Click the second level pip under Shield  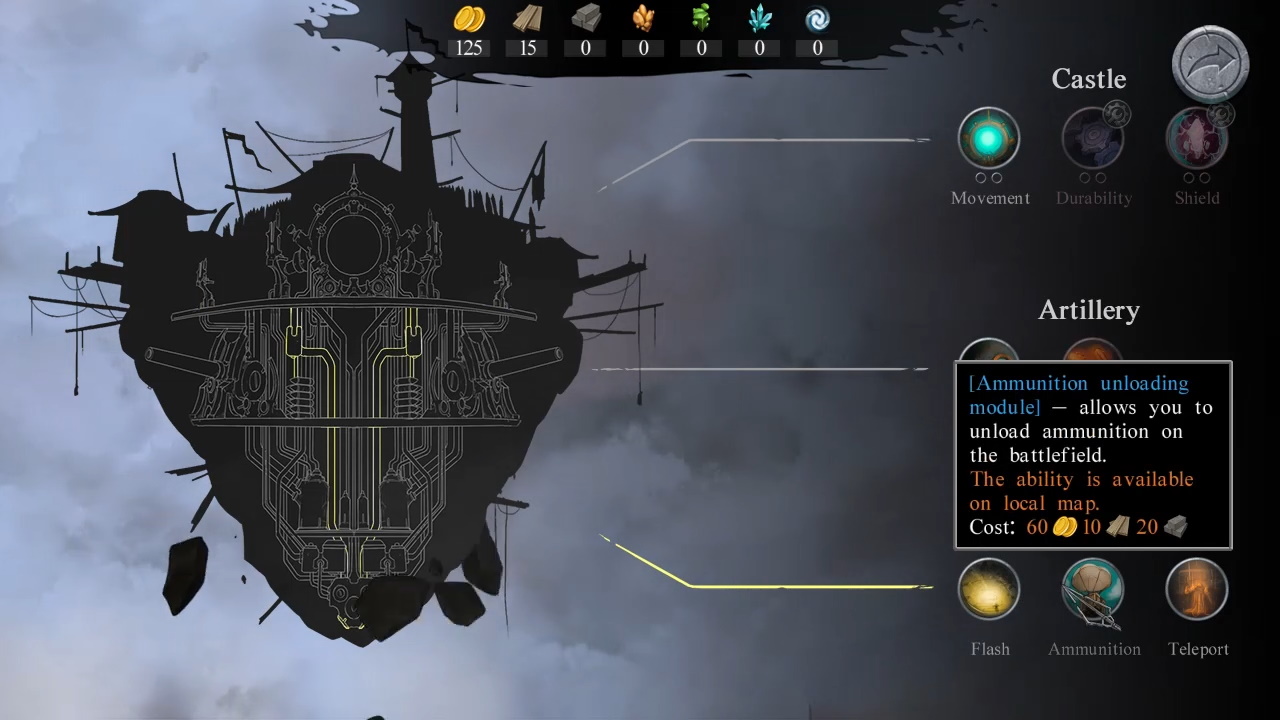(x=1205, y=178)
